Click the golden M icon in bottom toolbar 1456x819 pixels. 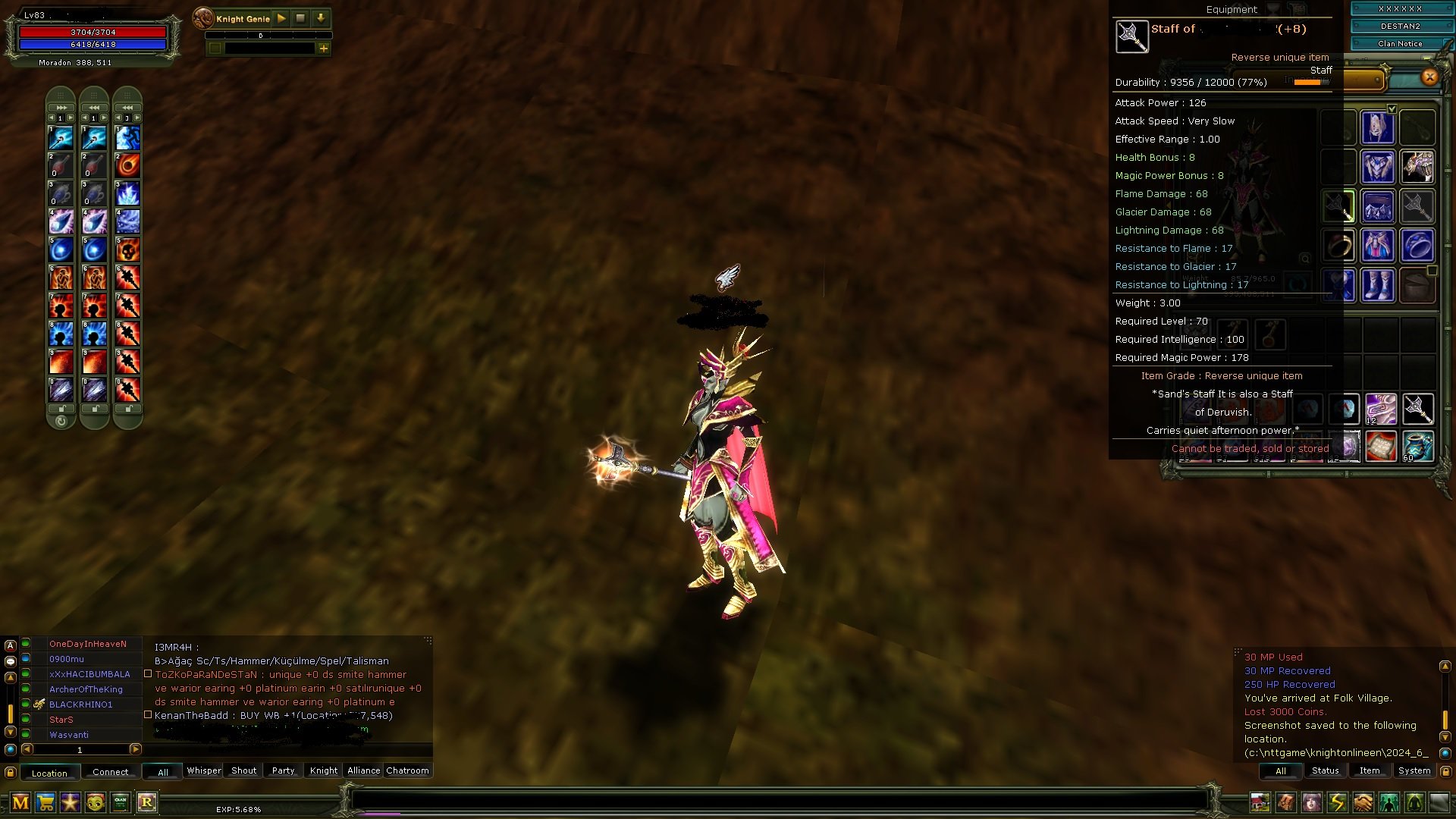click(20, 802)
